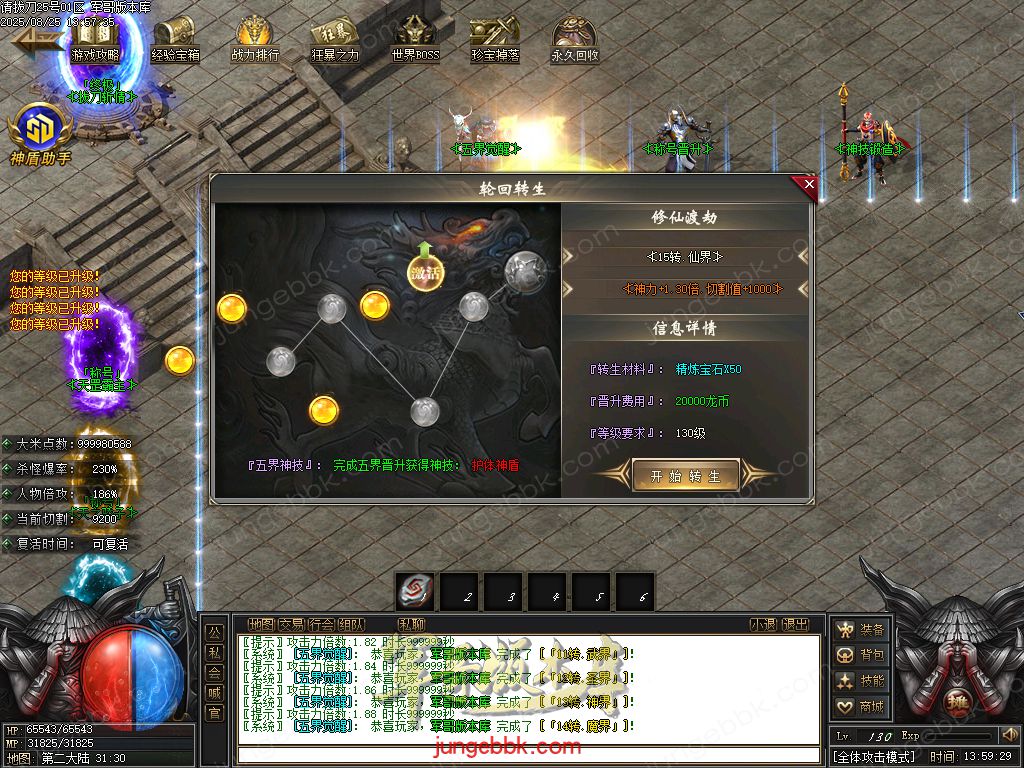The image size is (1024, 768).
Task: Open the 商城 shop
Action: click(861, 707)
